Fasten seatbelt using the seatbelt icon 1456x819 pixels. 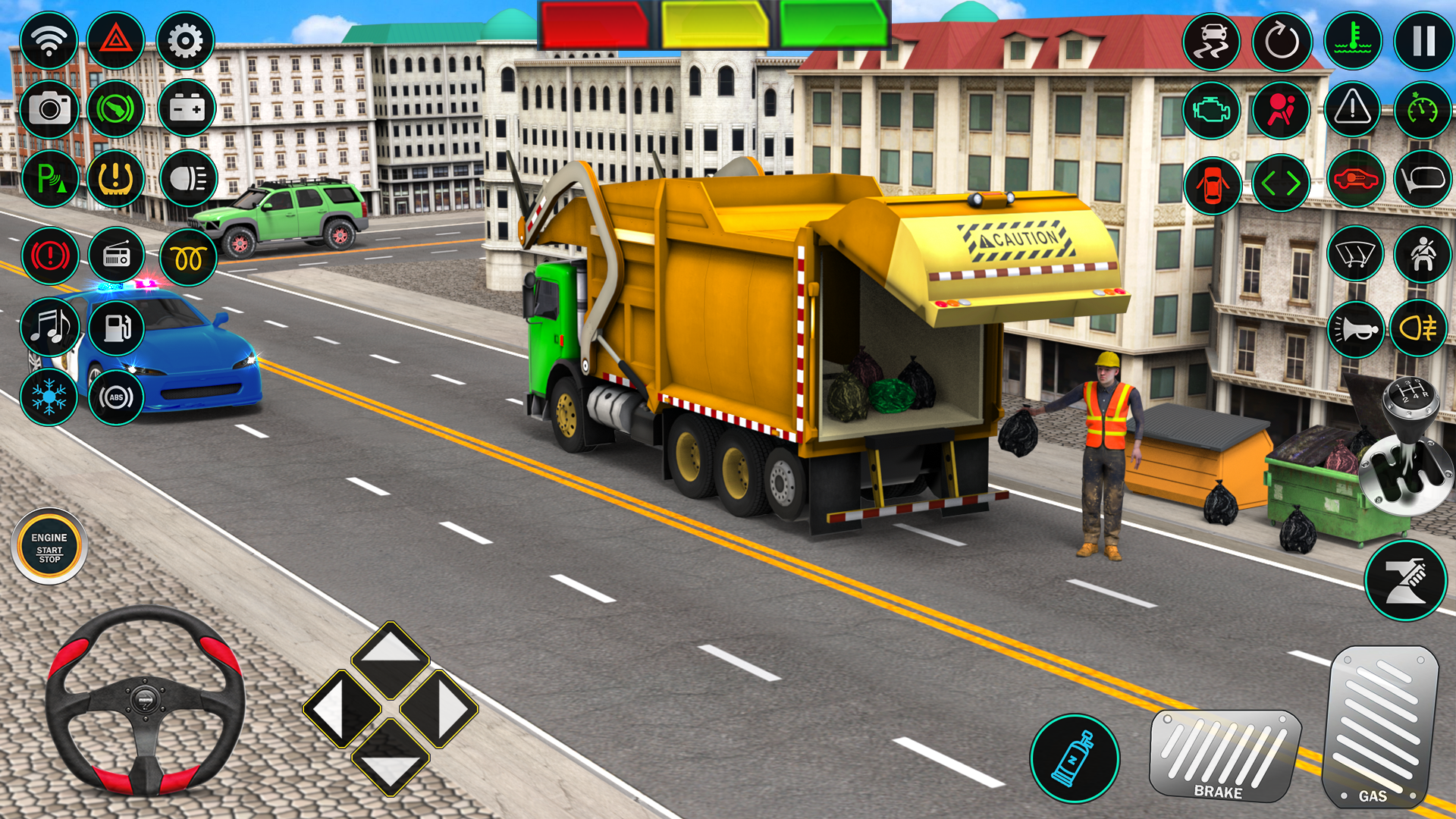[x=1424, y=255]
